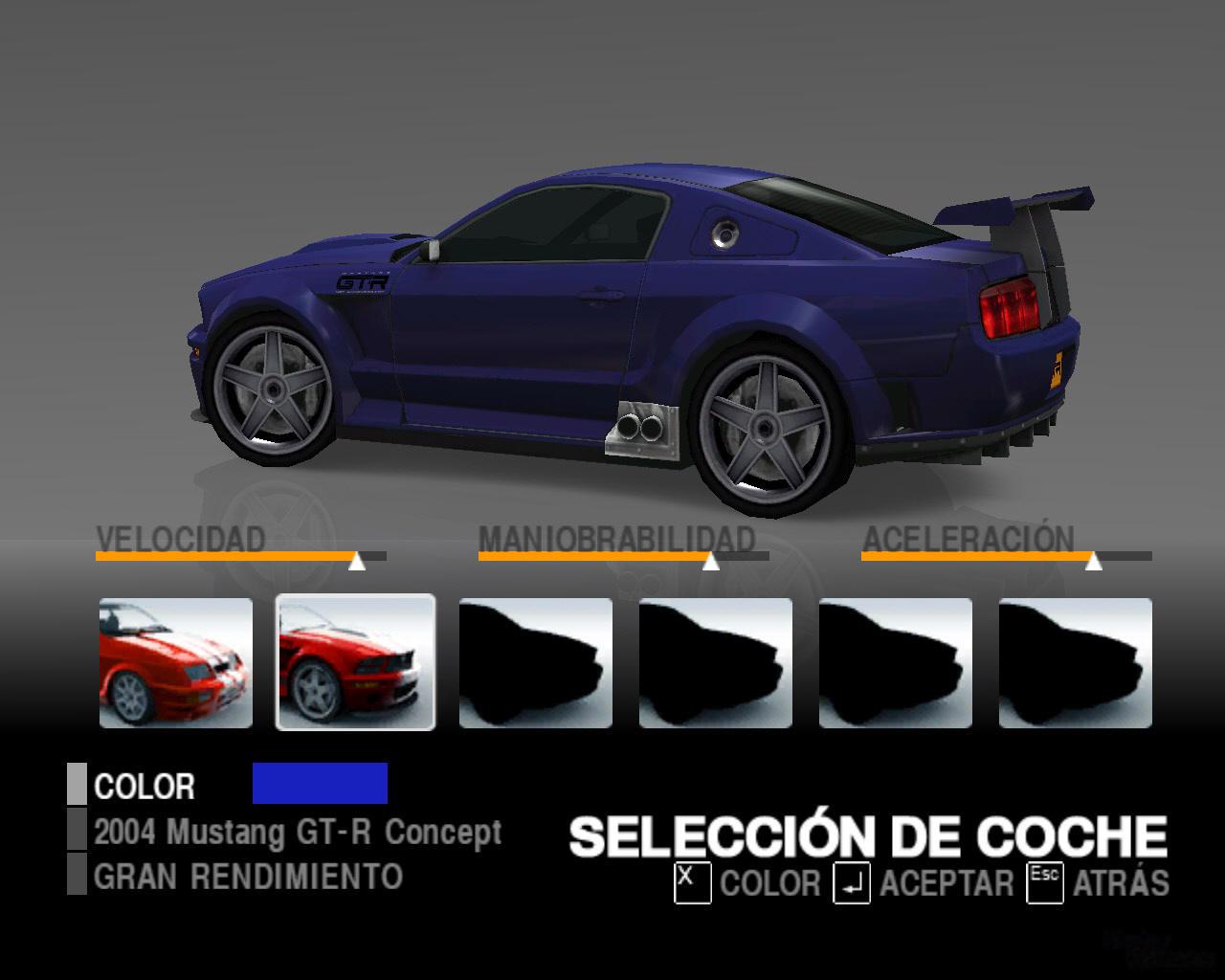This screenshot has width=1225, height=980.
Task: Click the blue paint color swatch
Action: pos(320,783)
